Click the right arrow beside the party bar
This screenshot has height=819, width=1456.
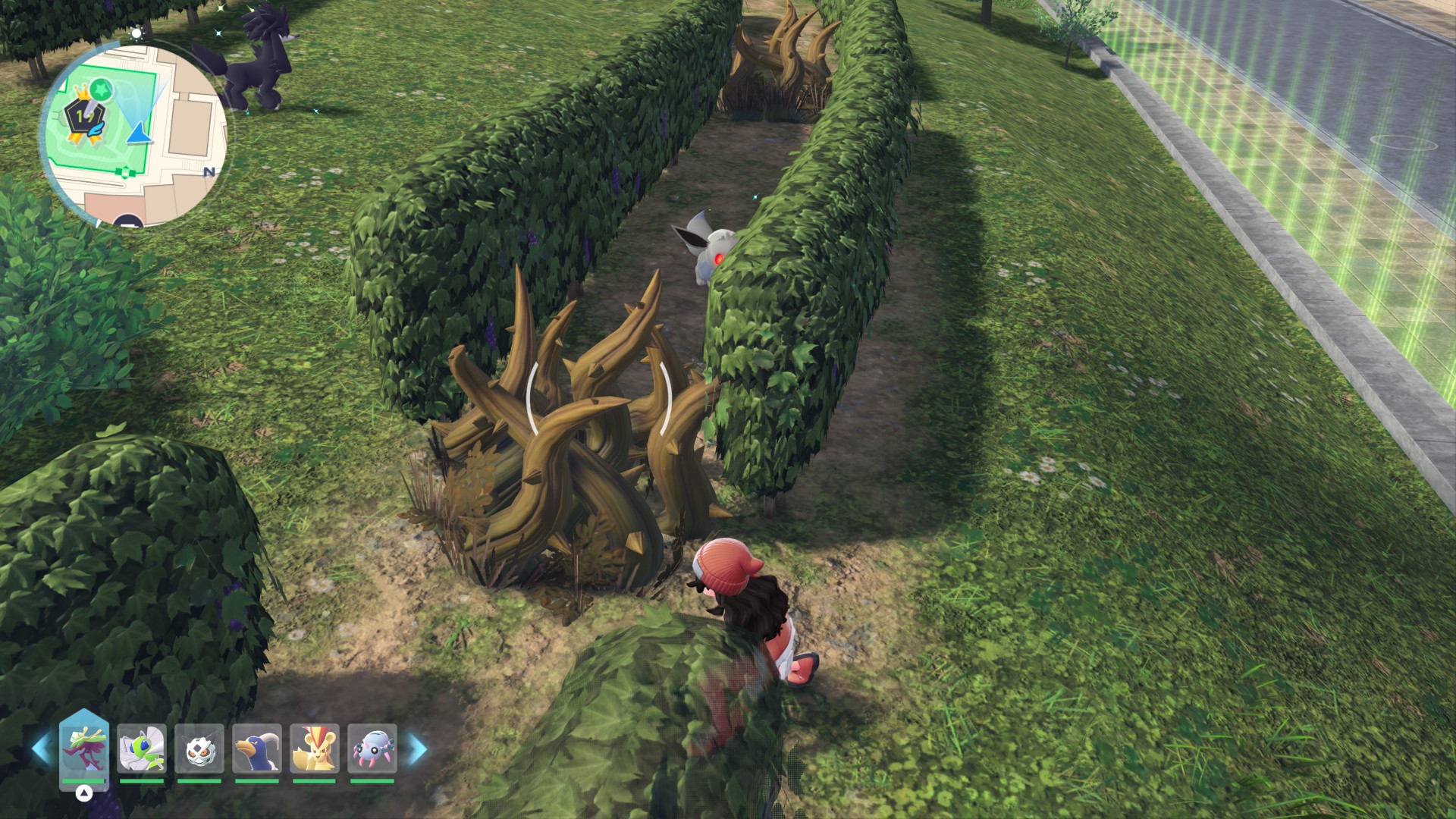point(418,749)
